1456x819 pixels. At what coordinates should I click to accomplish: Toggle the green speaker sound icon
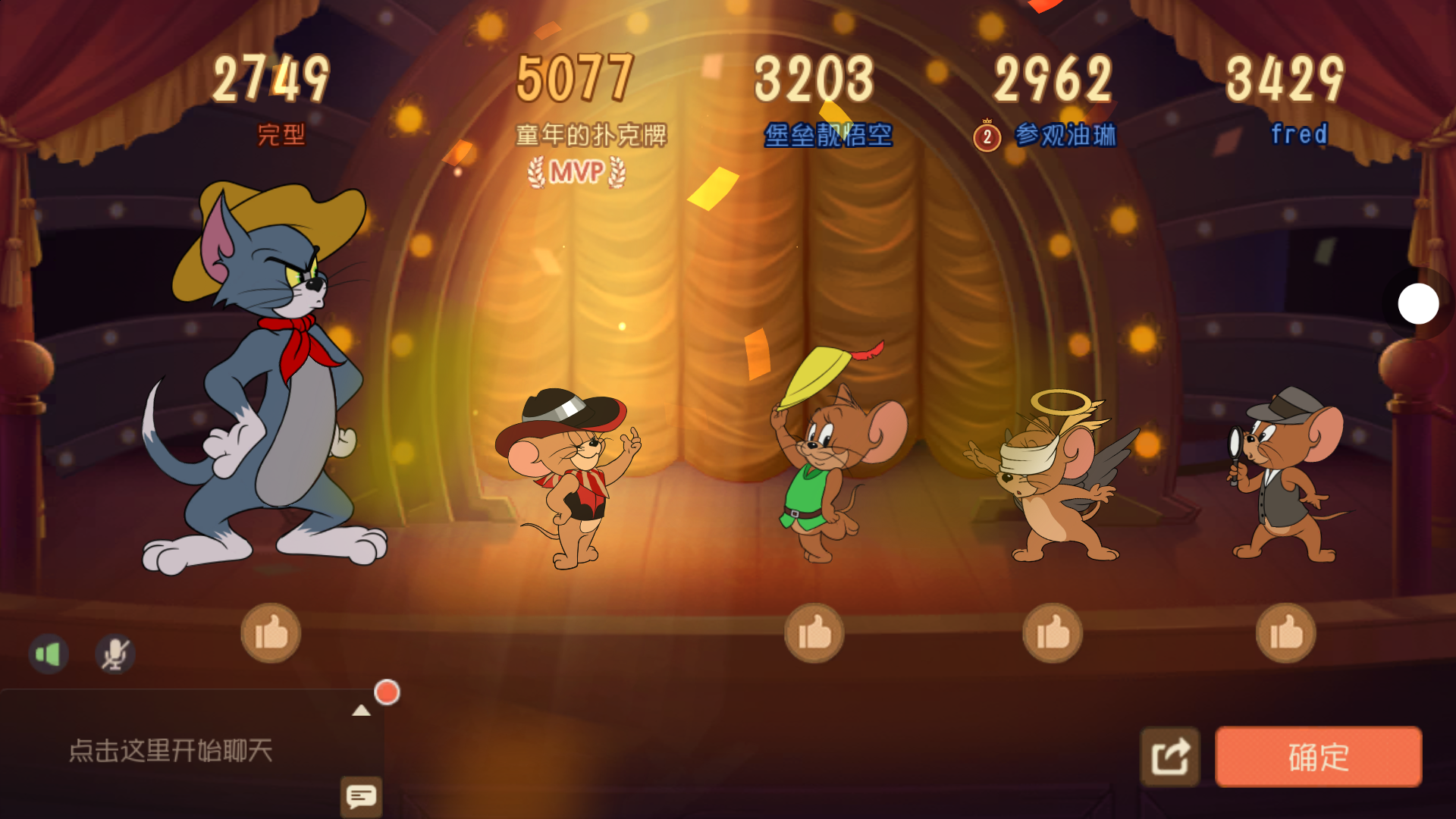[49, 654]
